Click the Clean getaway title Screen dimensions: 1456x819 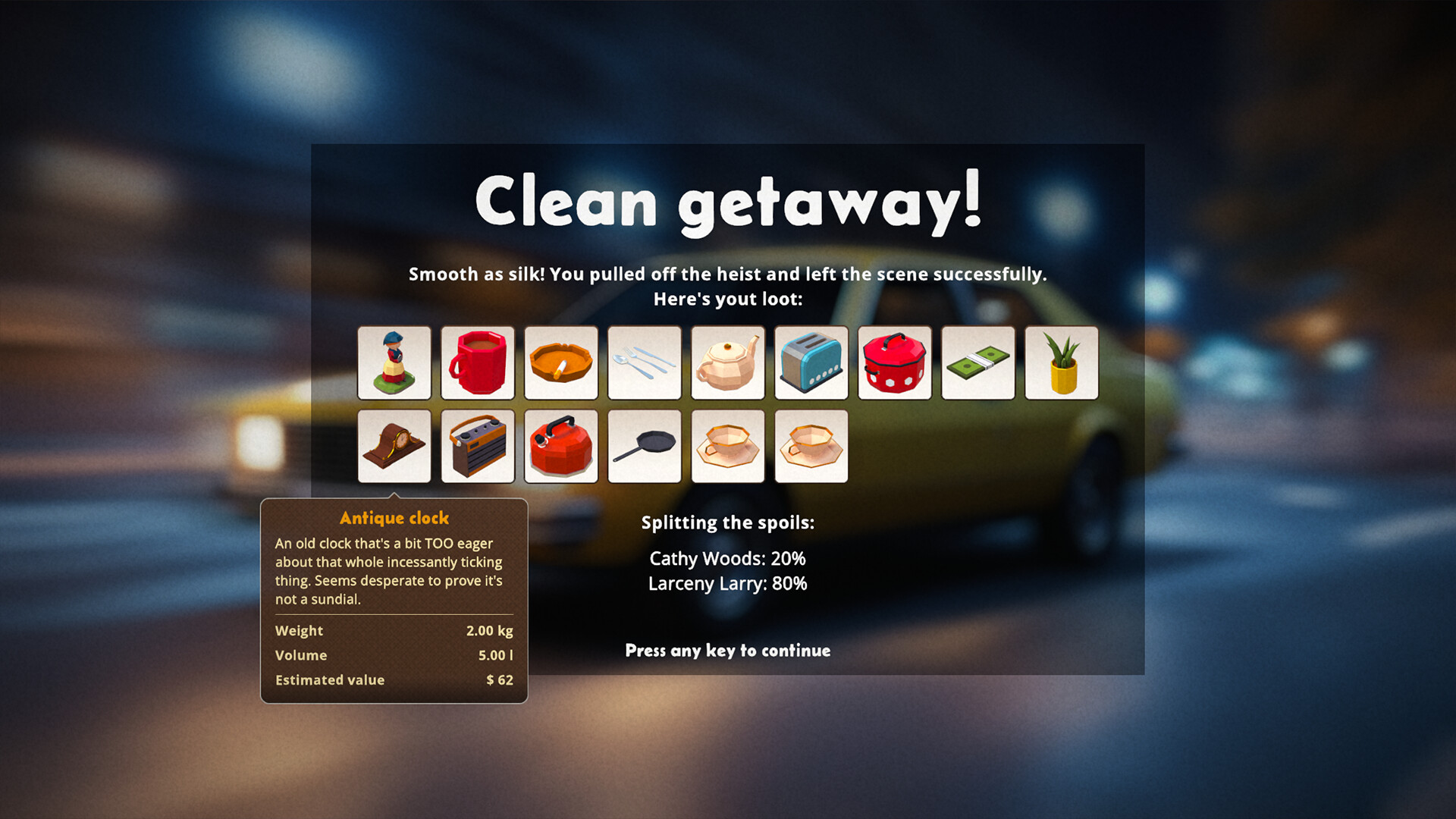tap(726, 199)
